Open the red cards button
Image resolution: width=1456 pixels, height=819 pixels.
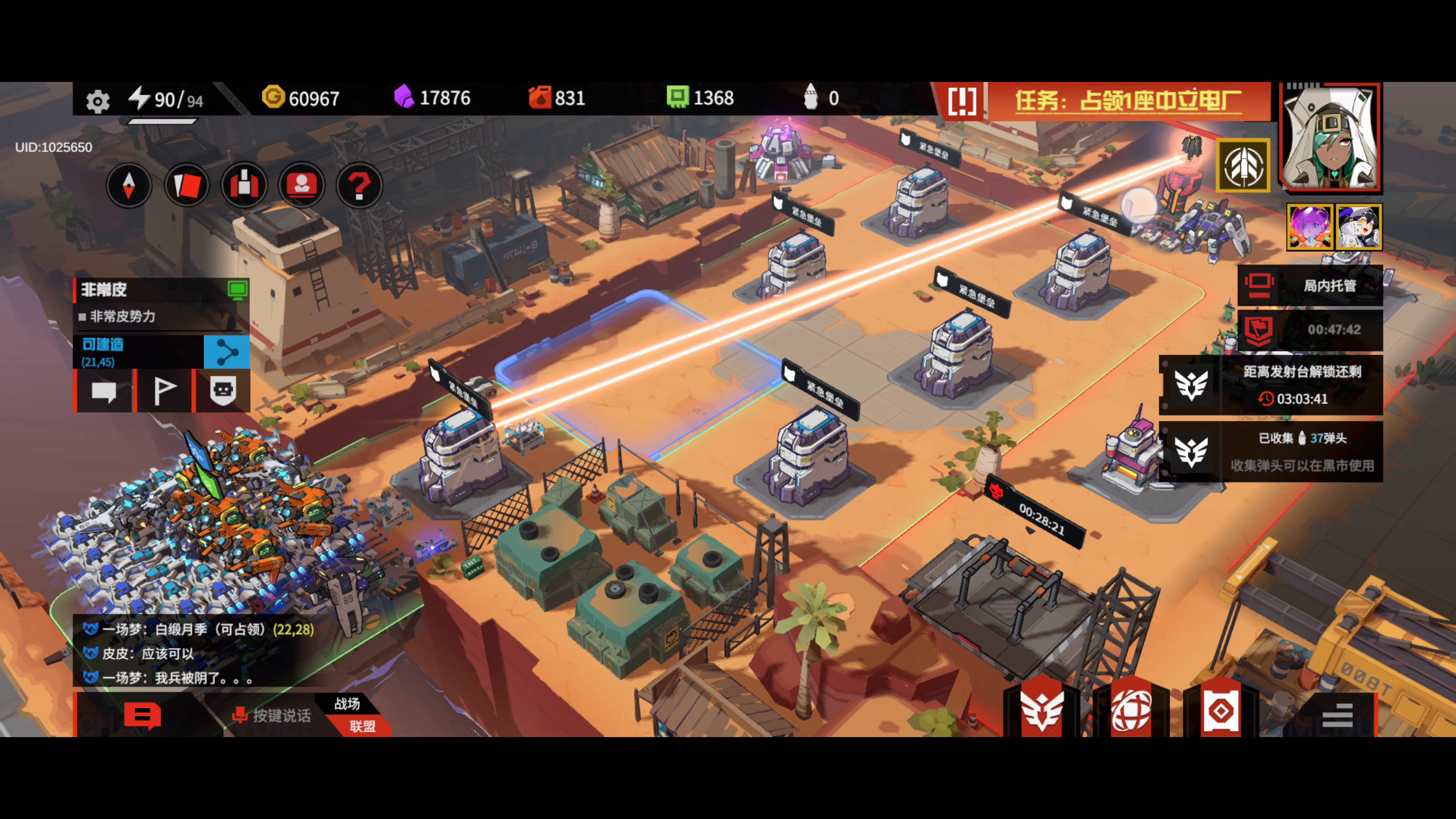(x=187, y=185)
